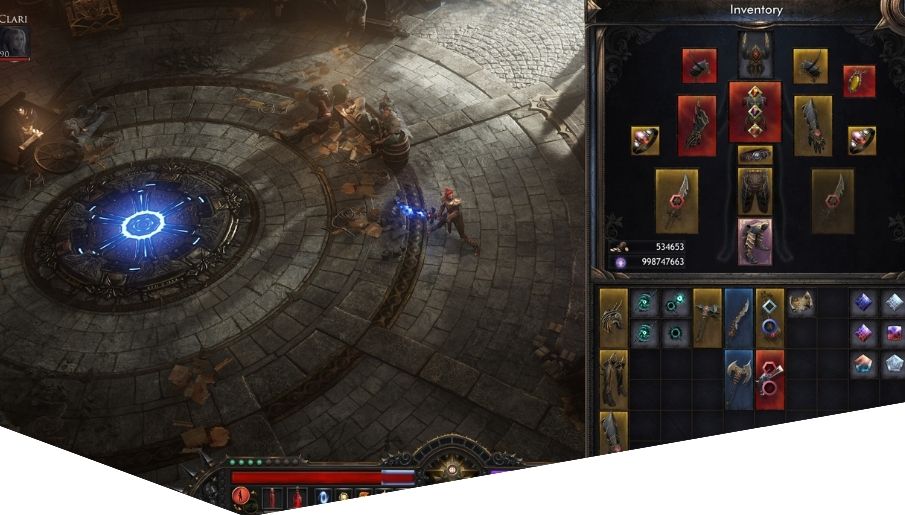The width and height of the screenshot is (905, 515).
Task: Select the right-hand dagger weapon slot
Action: tap(832, 200)
